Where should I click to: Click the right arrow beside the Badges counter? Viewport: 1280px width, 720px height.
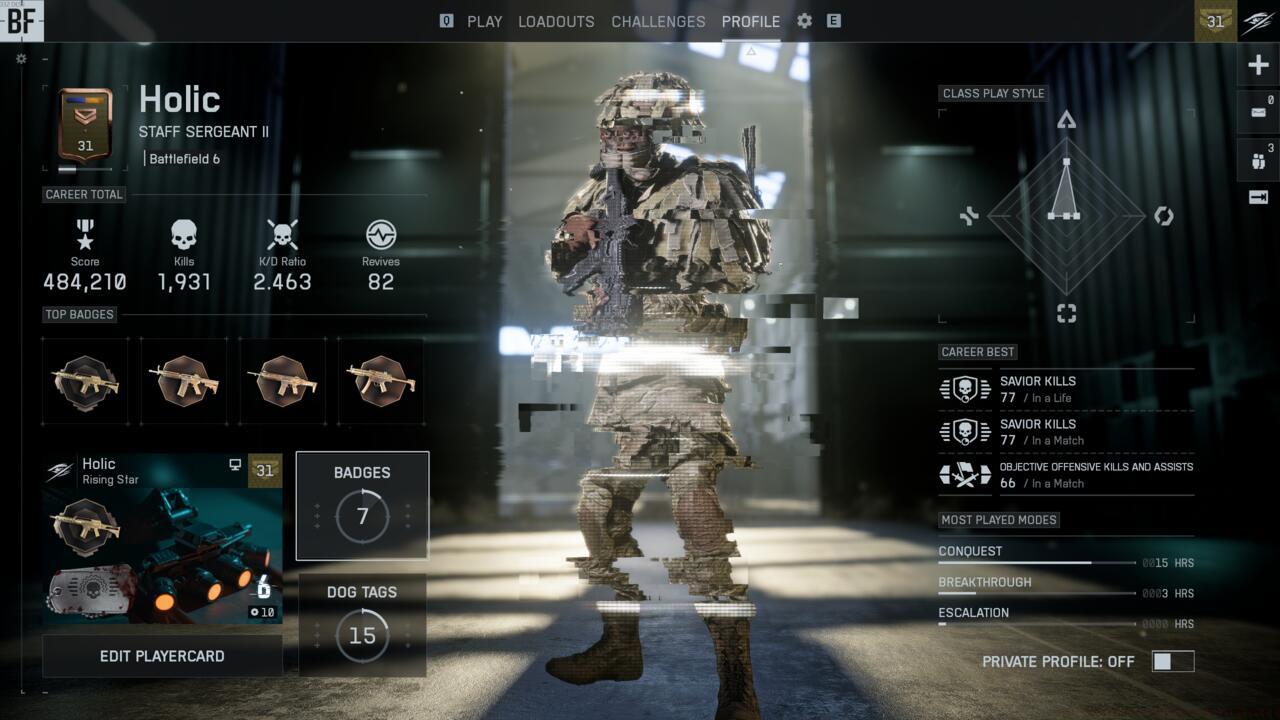(x=407, y=515)
